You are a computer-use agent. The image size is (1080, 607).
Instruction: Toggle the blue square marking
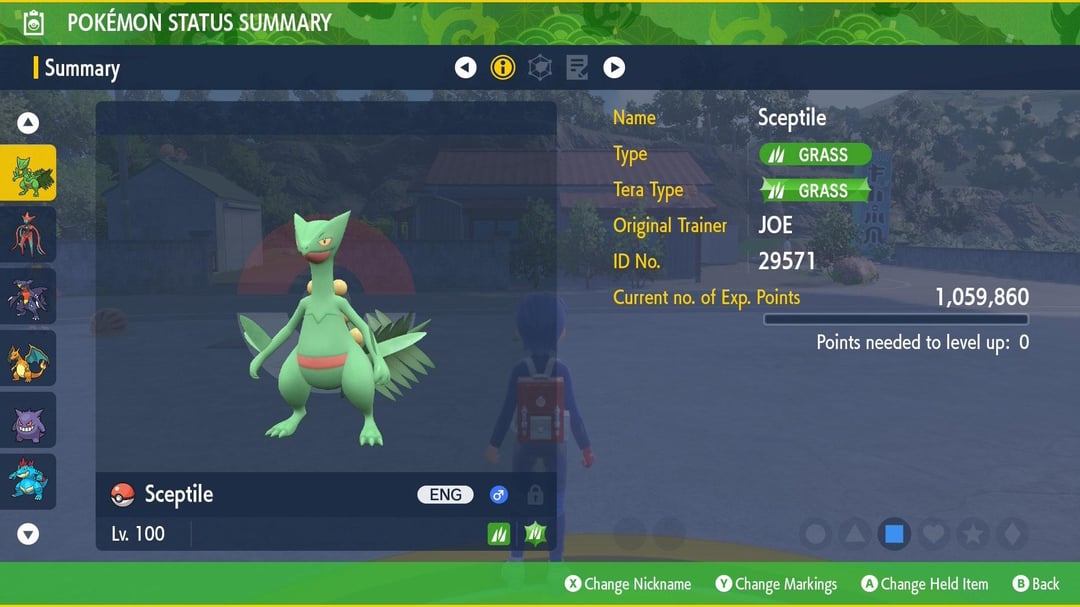(894, 534)
